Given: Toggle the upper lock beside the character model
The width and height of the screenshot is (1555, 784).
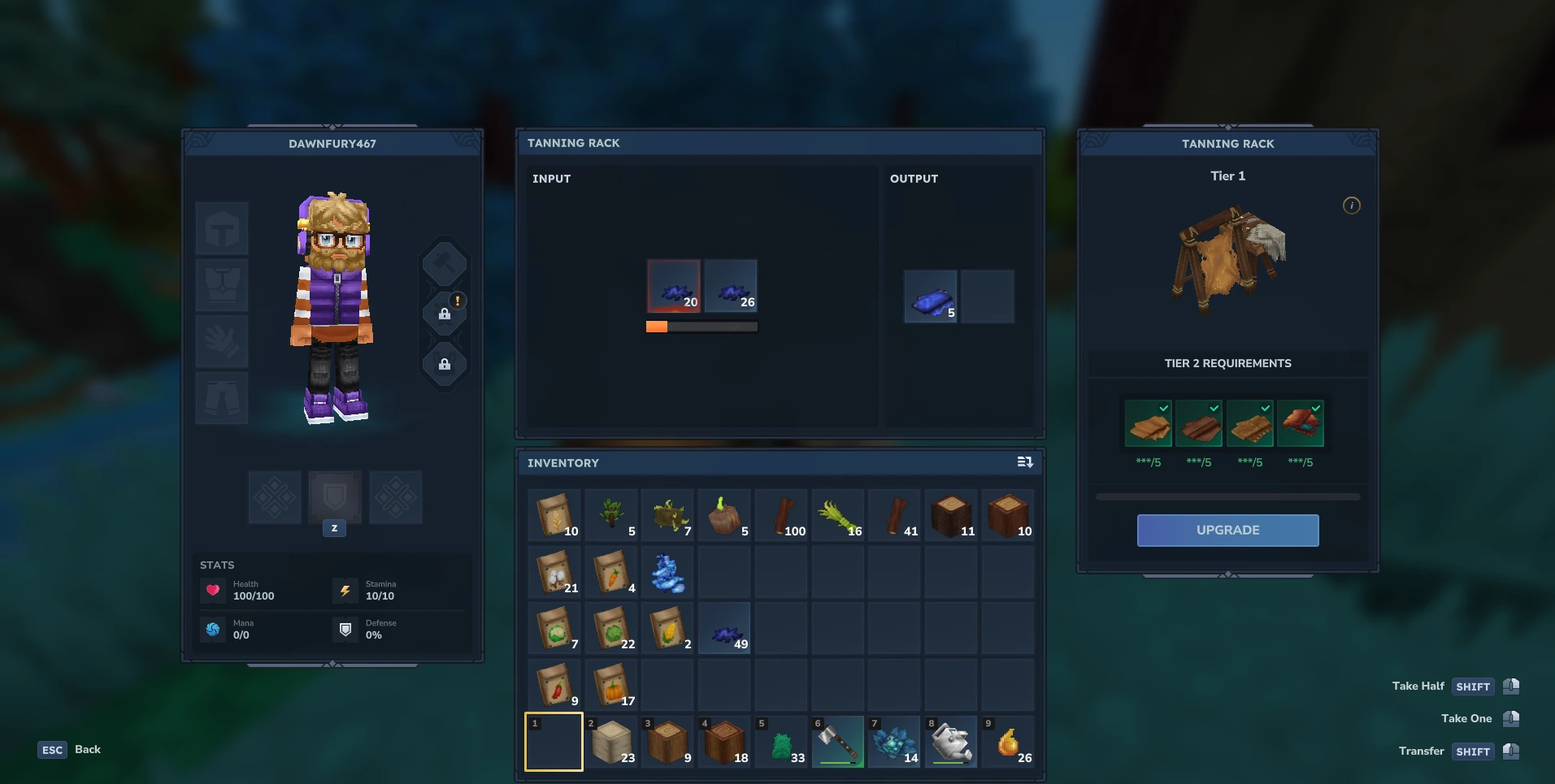Looking at the screenshot, I should pos(444,313).
